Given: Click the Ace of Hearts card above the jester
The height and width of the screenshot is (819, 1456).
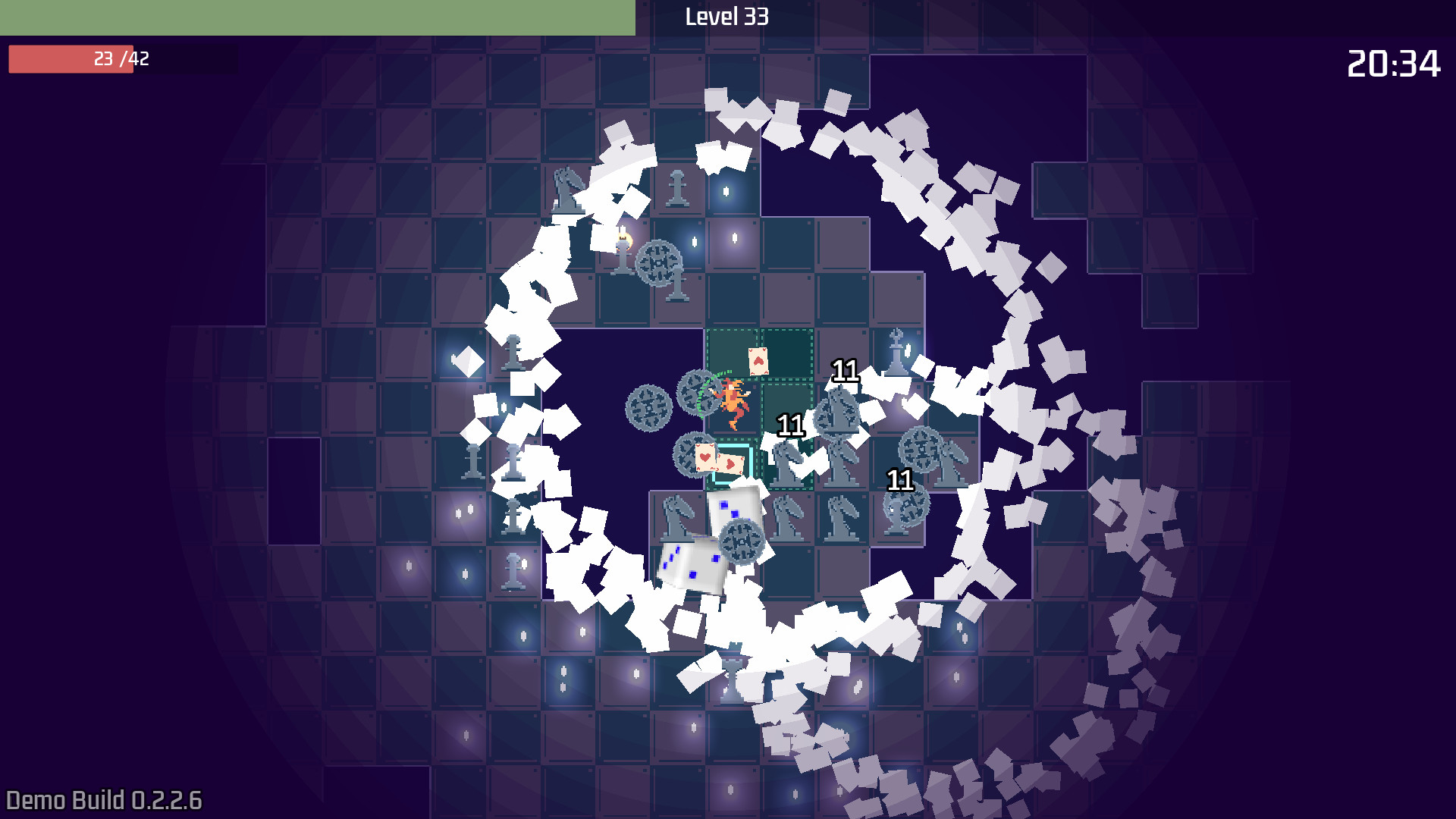Looking at the screenshot, I should click(758, 361).
